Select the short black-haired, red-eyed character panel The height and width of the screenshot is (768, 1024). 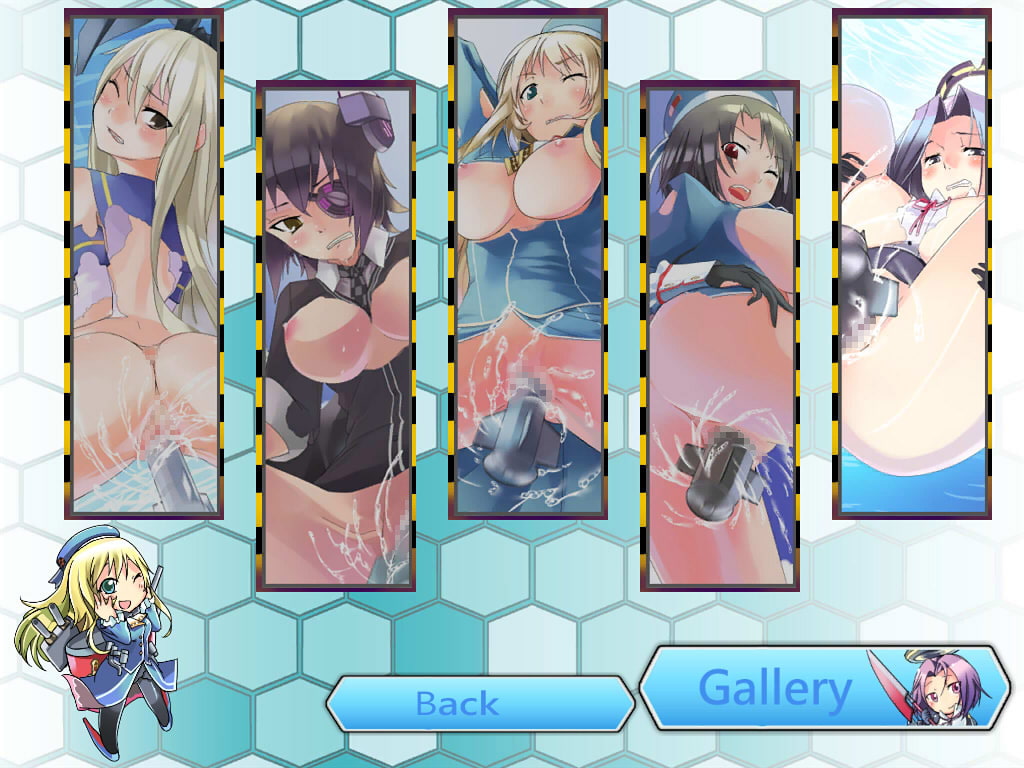pos(719,336)
